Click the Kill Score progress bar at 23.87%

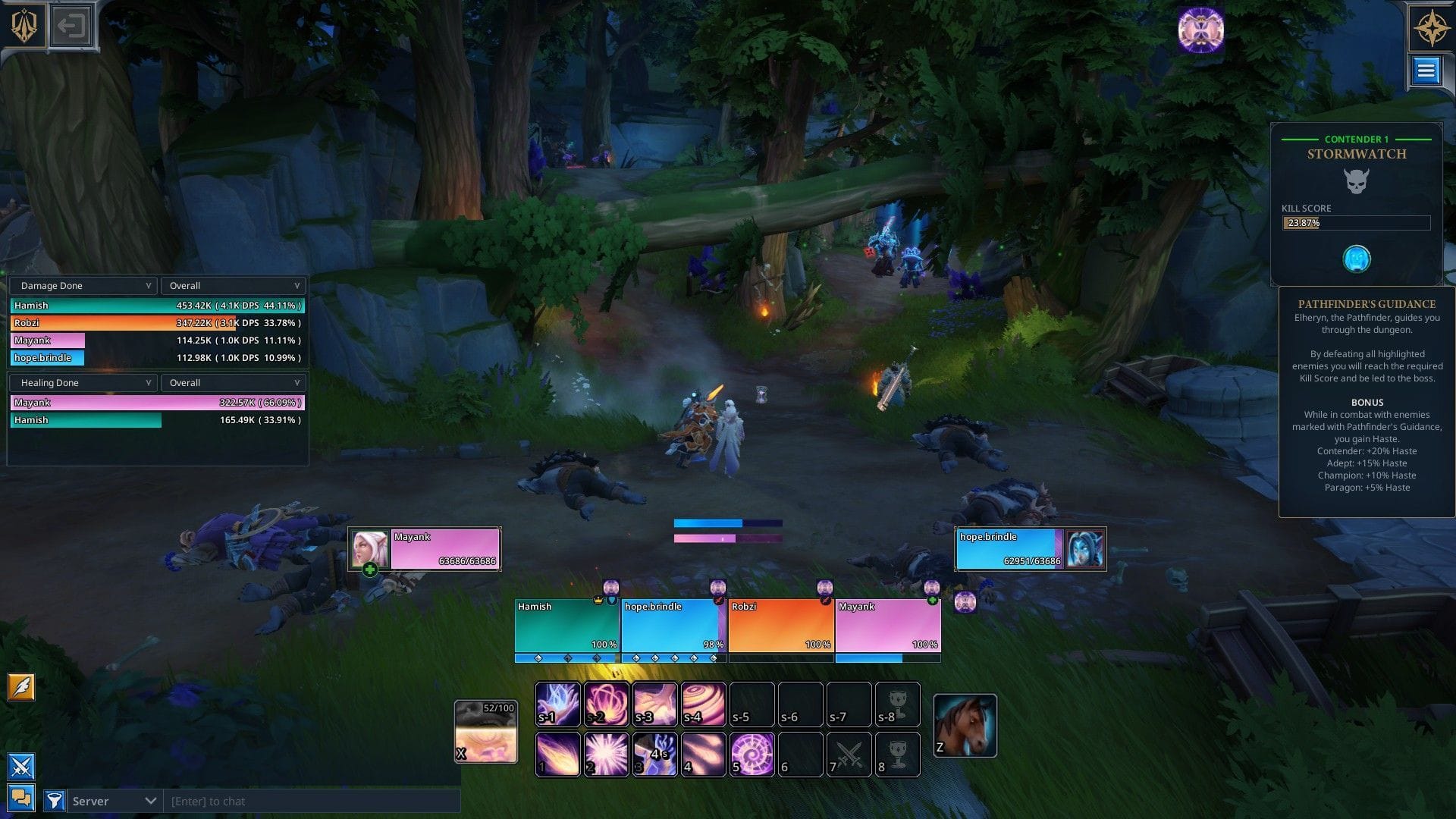click(1357, 222)
